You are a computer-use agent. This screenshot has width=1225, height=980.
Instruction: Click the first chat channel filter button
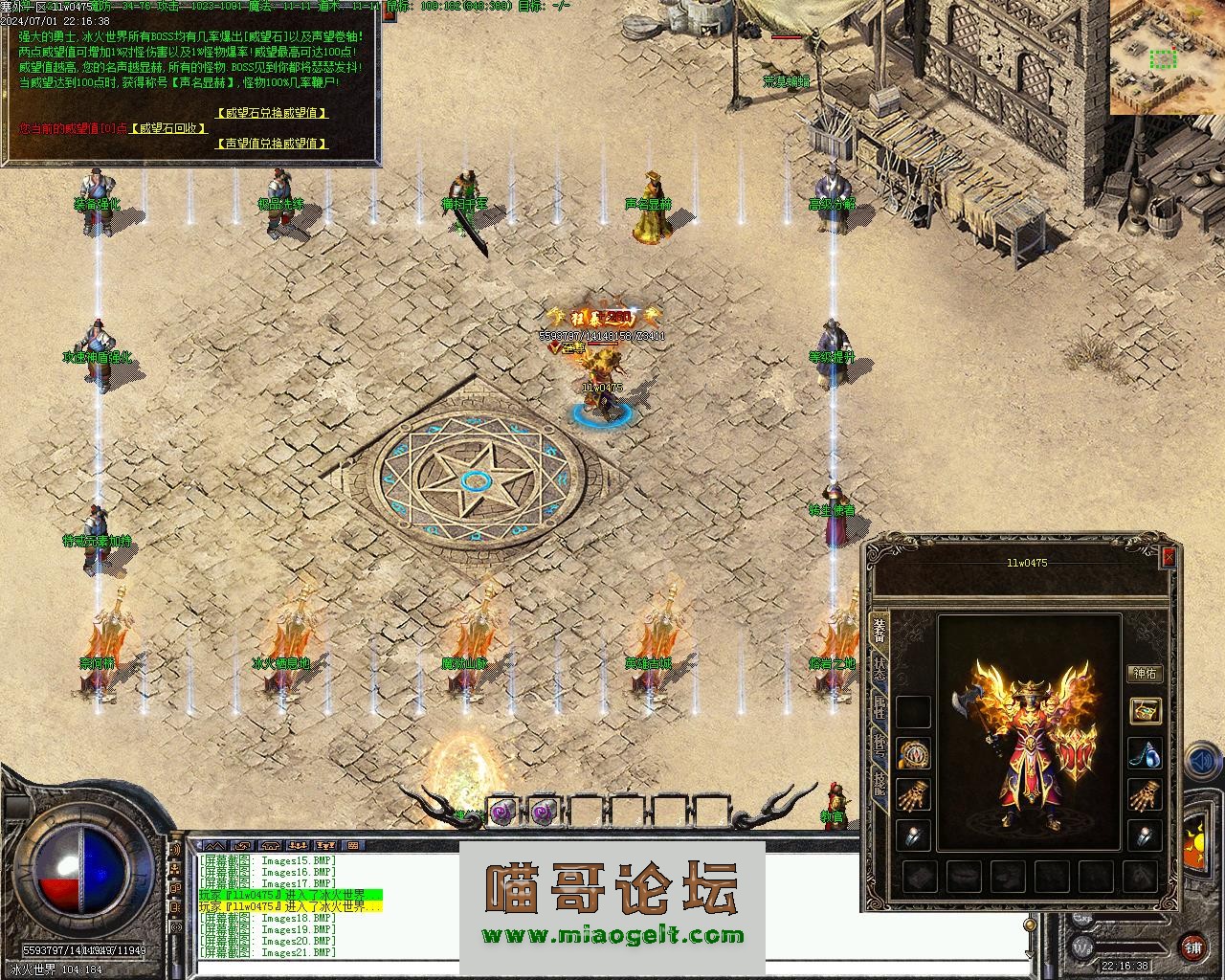(214, 846)
